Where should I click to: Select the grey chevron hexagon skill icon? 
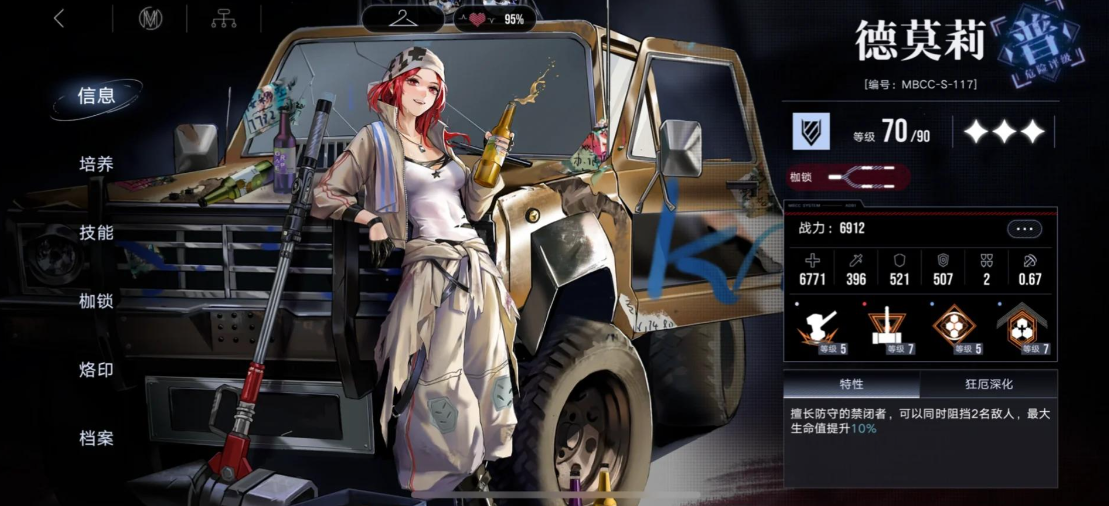(1021, 328)
